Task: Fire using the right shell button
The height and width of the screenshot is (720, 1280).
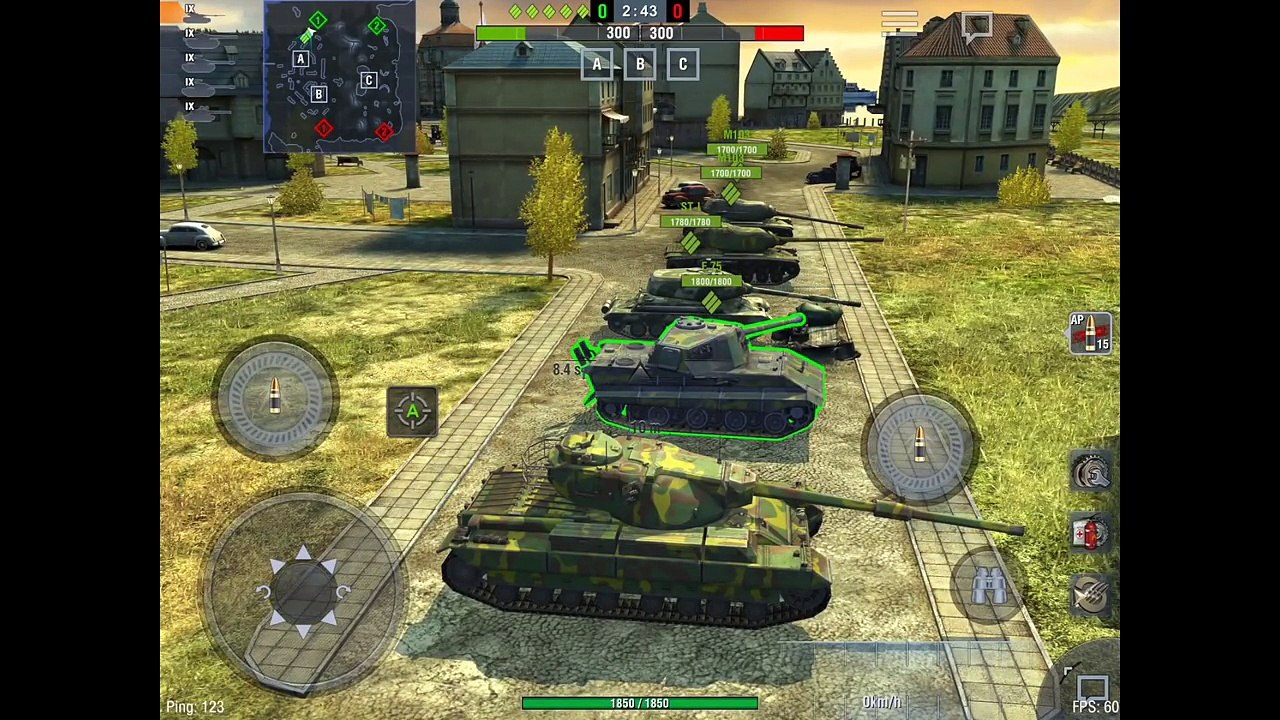Action: pos(920,444)
